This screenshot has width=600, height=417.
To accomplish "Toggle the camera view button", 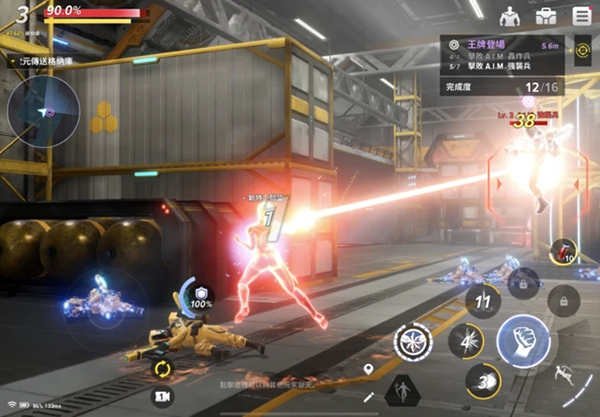I will (160, 396).
